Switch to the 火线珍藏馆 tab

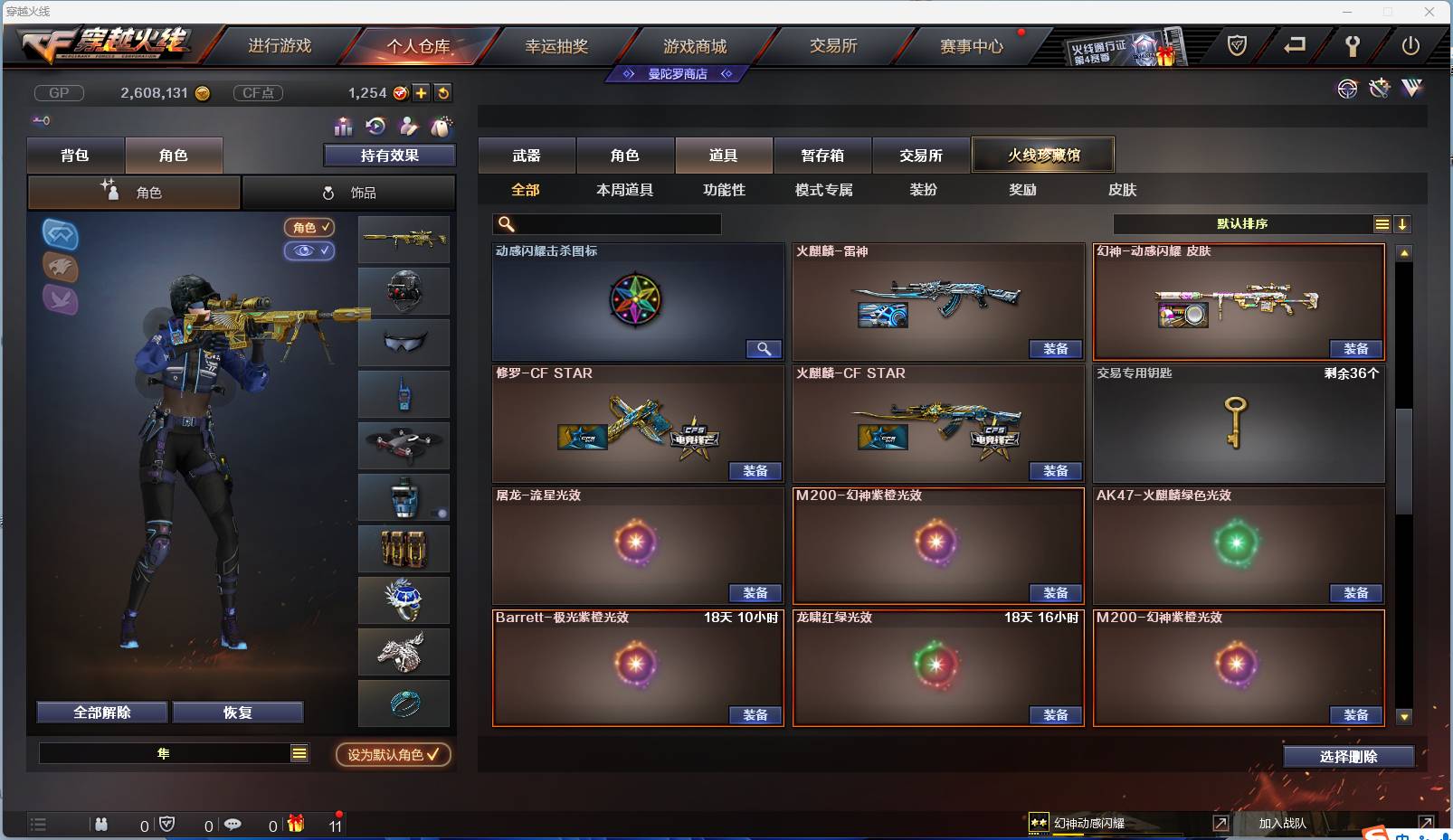pyautogui.click(x=1043, y=155)
